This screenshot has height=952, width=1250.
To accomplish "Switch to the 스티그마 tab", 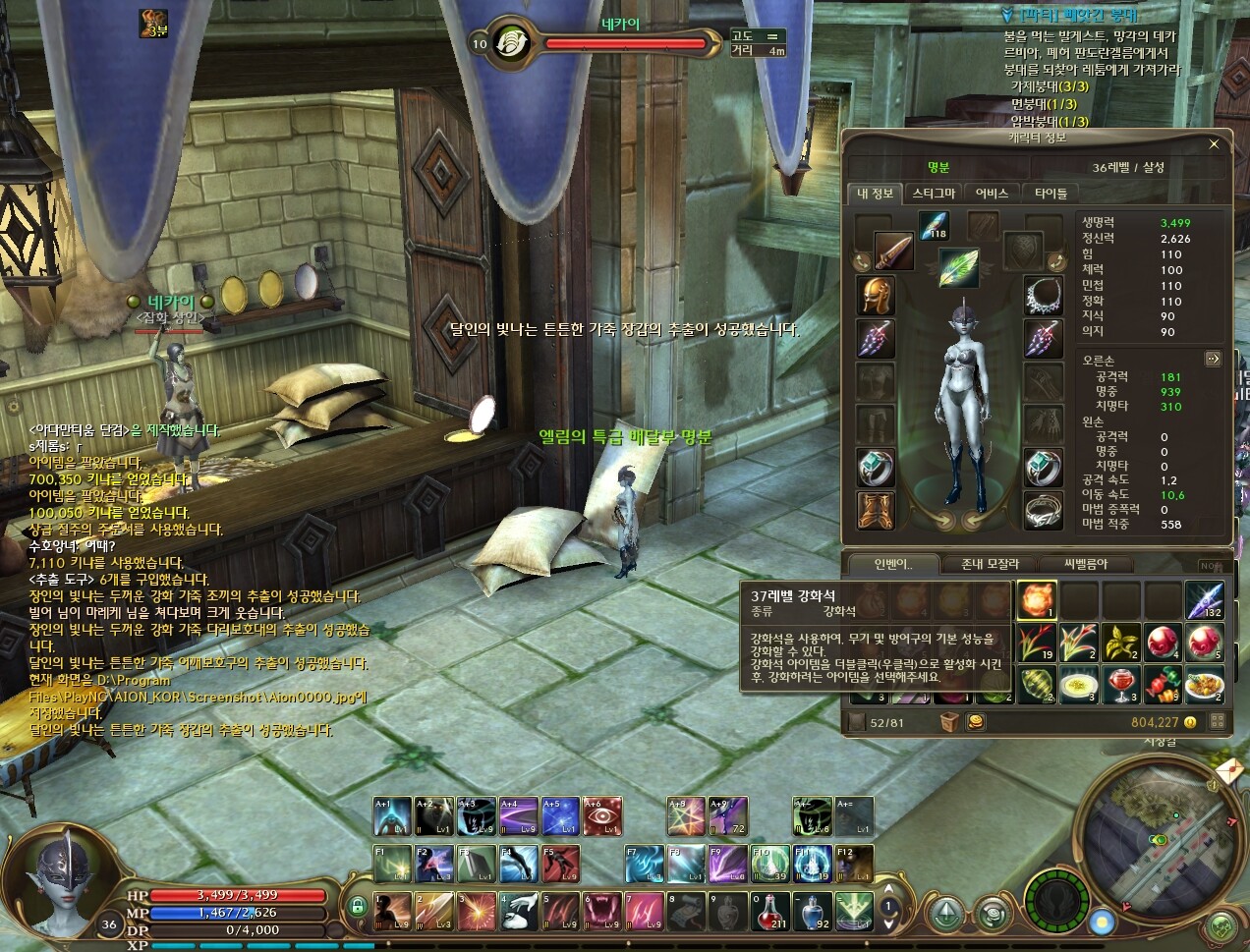I will [933, 194].
